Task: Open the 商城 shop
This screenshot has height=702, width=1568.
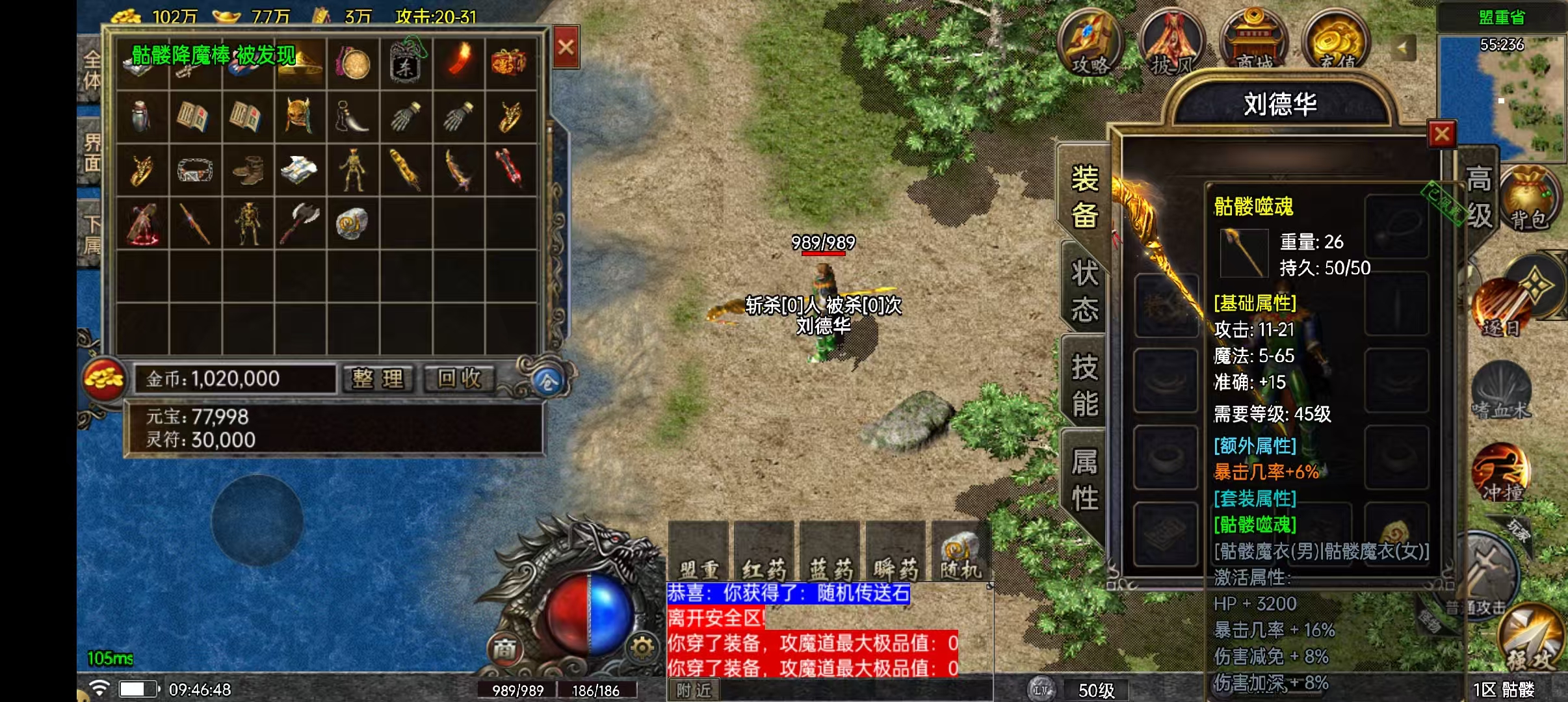Action: (x=1254, y=40)
